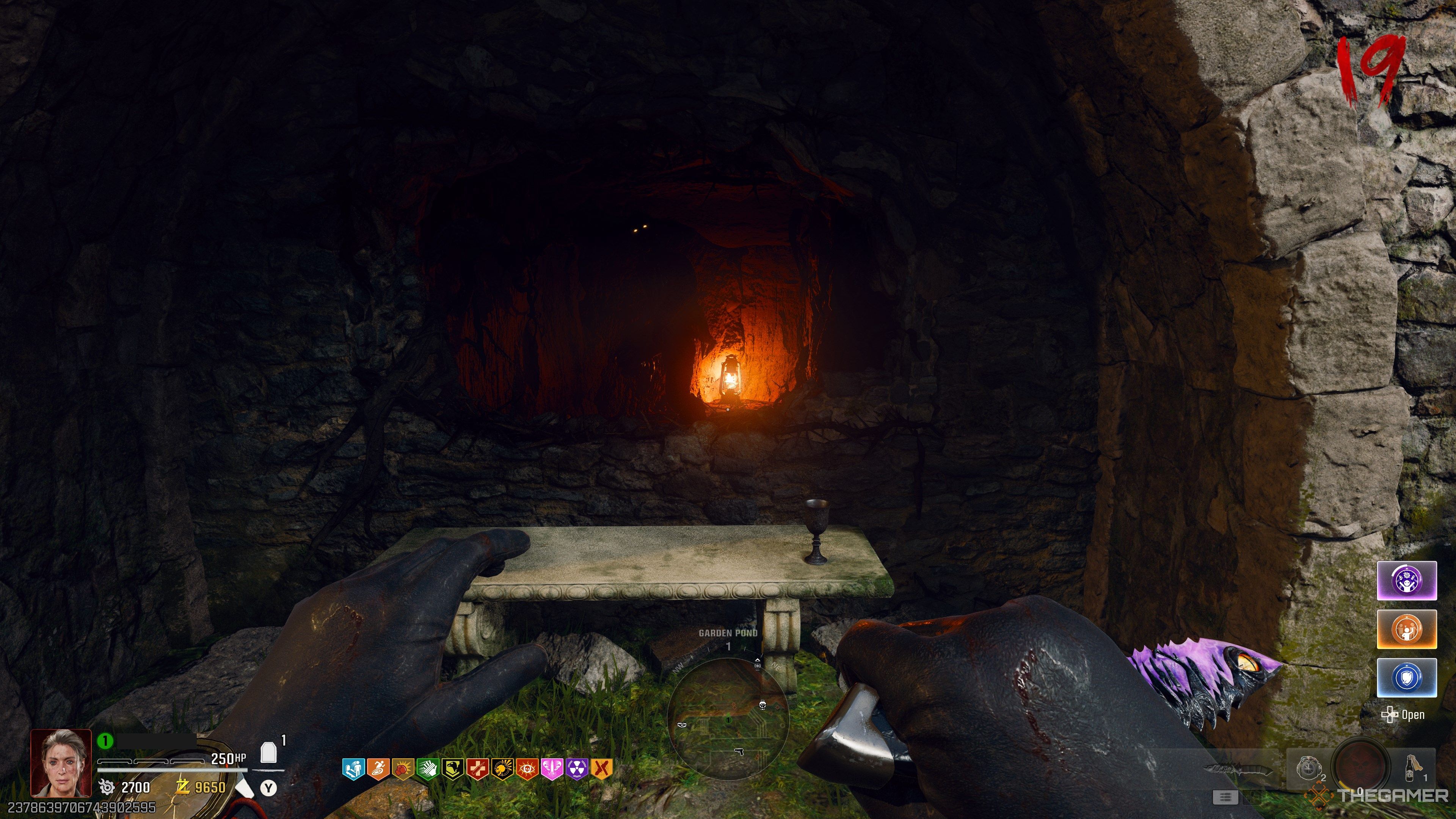Select the pink twin skulls perk icon
Screen dimensions: 1456x819
click(x=552, y=769)
